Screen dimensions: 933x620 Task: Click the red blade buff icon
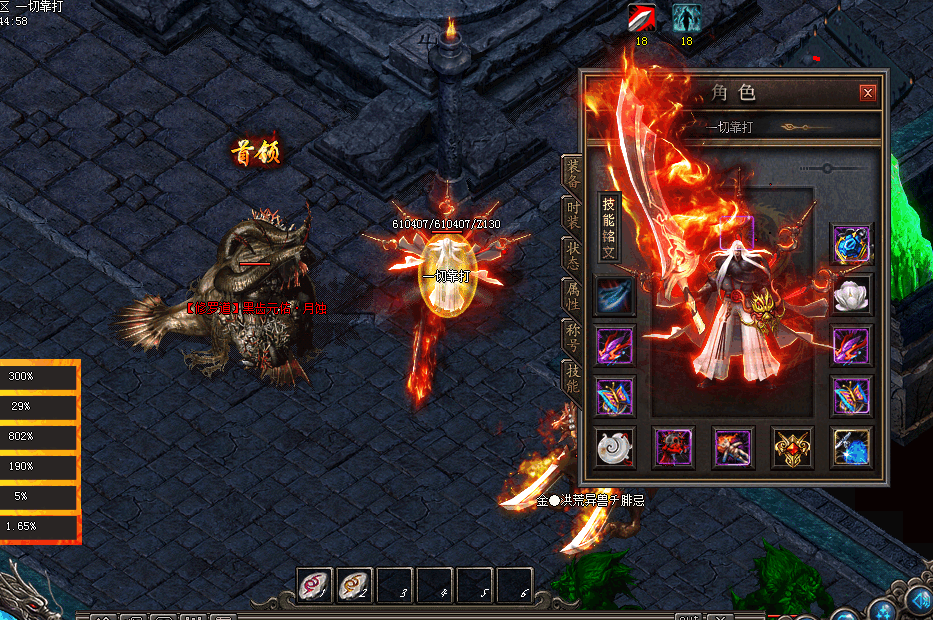coord(641,18)
